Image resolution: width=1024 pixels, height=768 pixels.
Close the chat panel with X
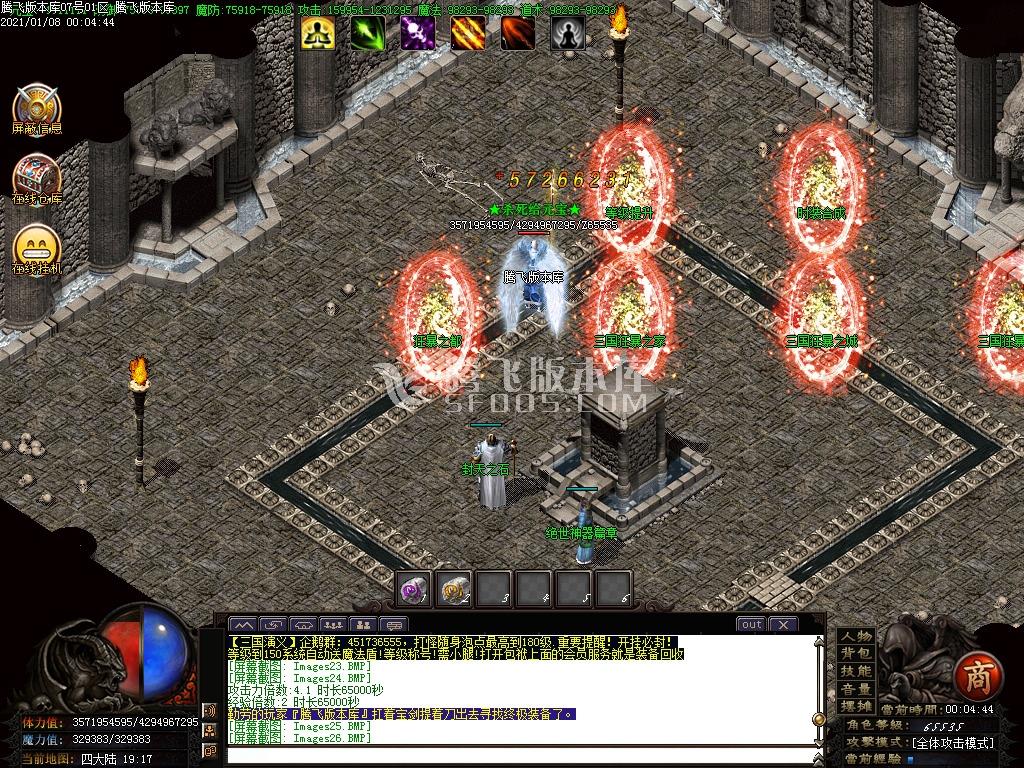[783, 624]
